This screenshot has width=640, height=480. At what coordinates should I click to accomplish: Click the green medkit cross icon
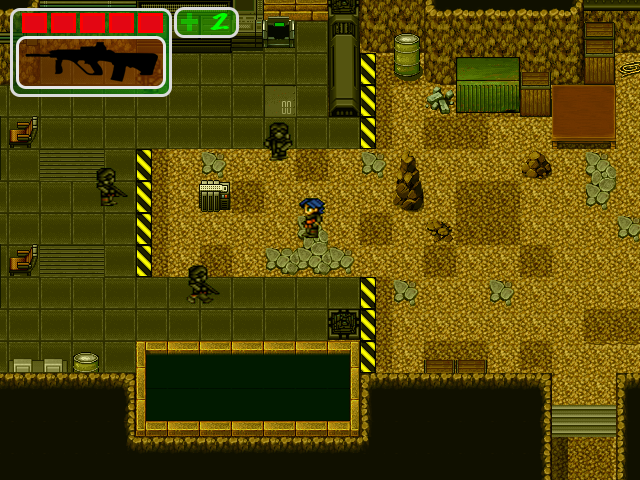click(191, 22)
